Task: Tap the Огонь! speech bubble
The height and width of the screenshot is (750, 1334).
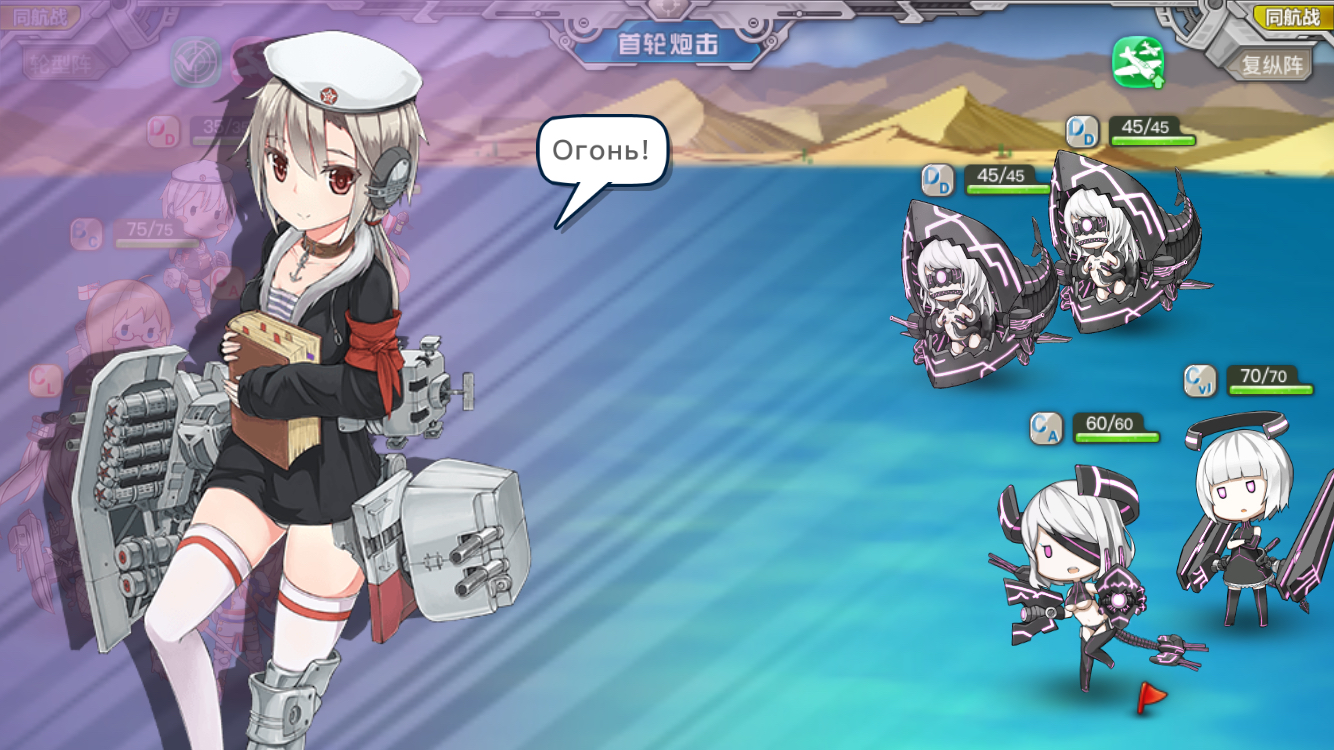Action: (x=602, y=152)
